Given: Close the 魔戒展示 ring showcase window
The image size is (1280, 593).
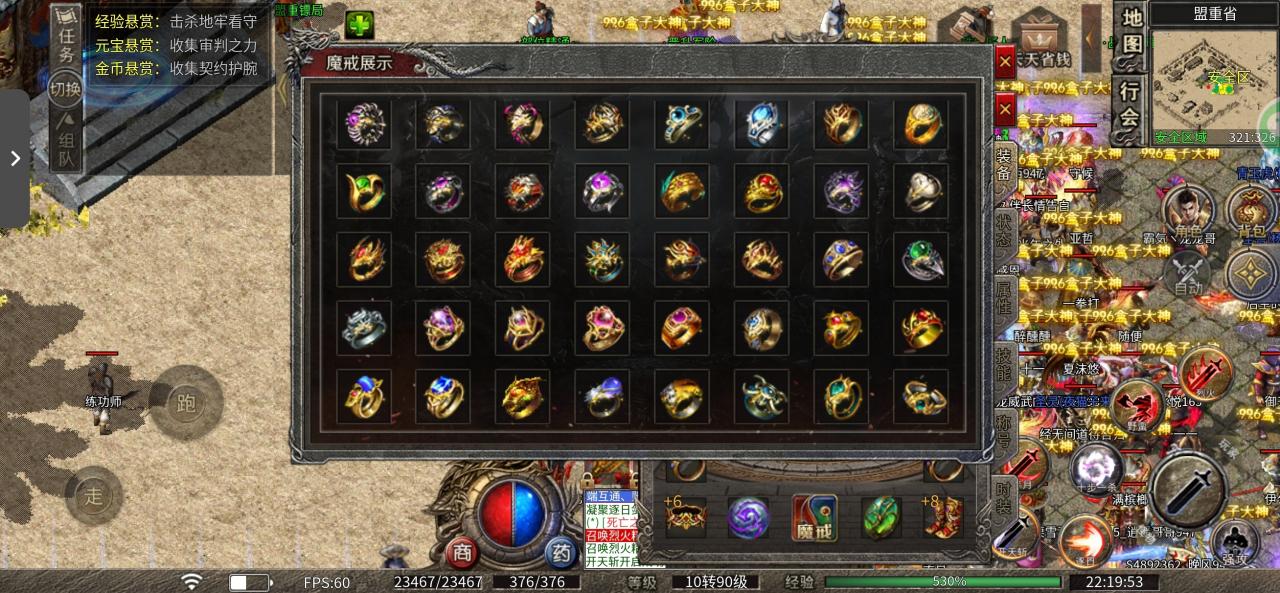Looking at the screenshot, I should pos(1005,62).
